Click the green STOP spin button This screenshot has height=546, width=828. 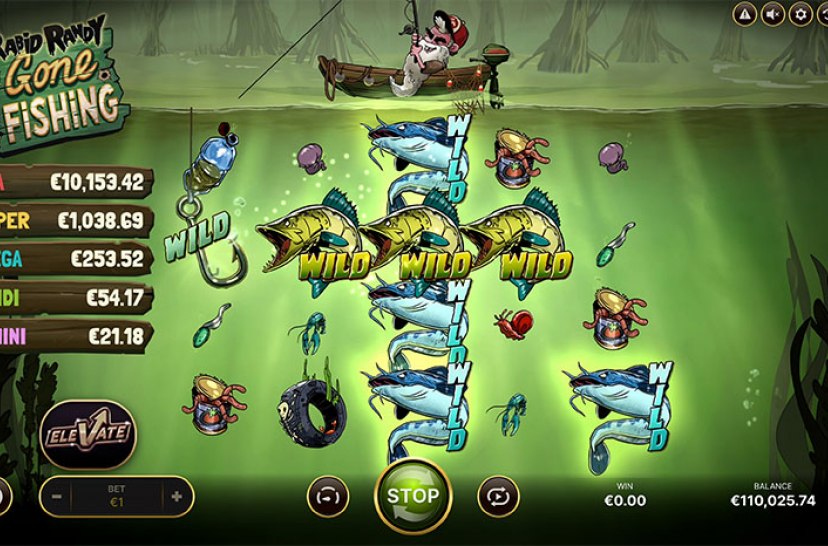point(412,495)
